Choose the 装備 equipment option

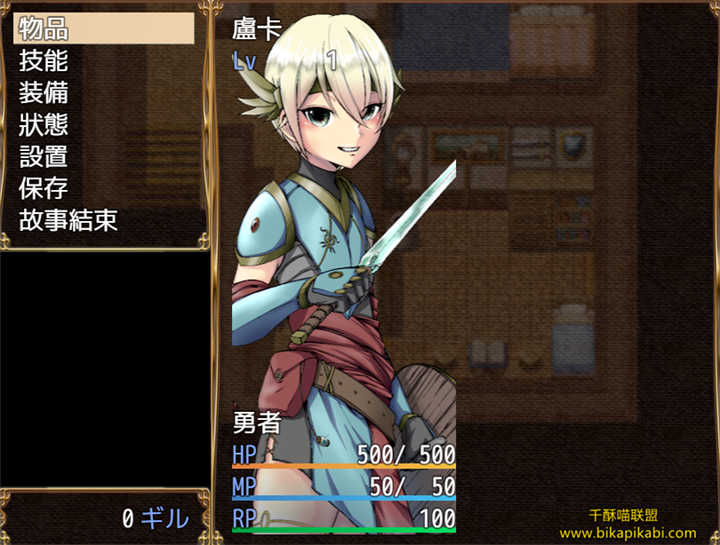coord(104,92)
